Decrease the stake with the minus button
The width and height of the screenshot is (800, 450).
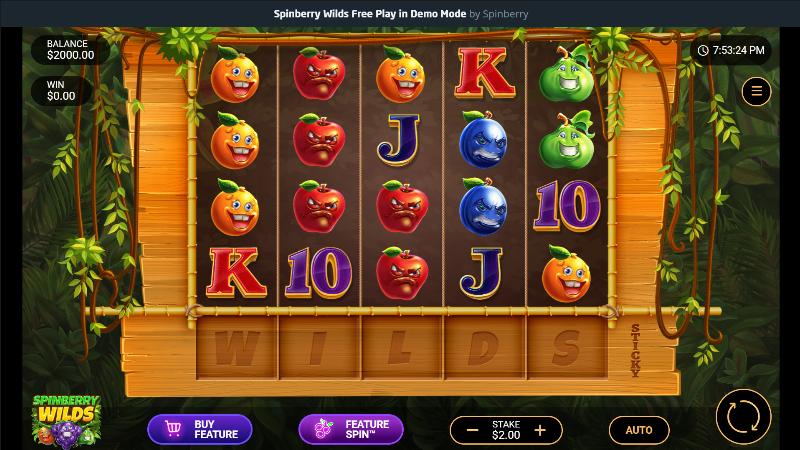(472, 430)
